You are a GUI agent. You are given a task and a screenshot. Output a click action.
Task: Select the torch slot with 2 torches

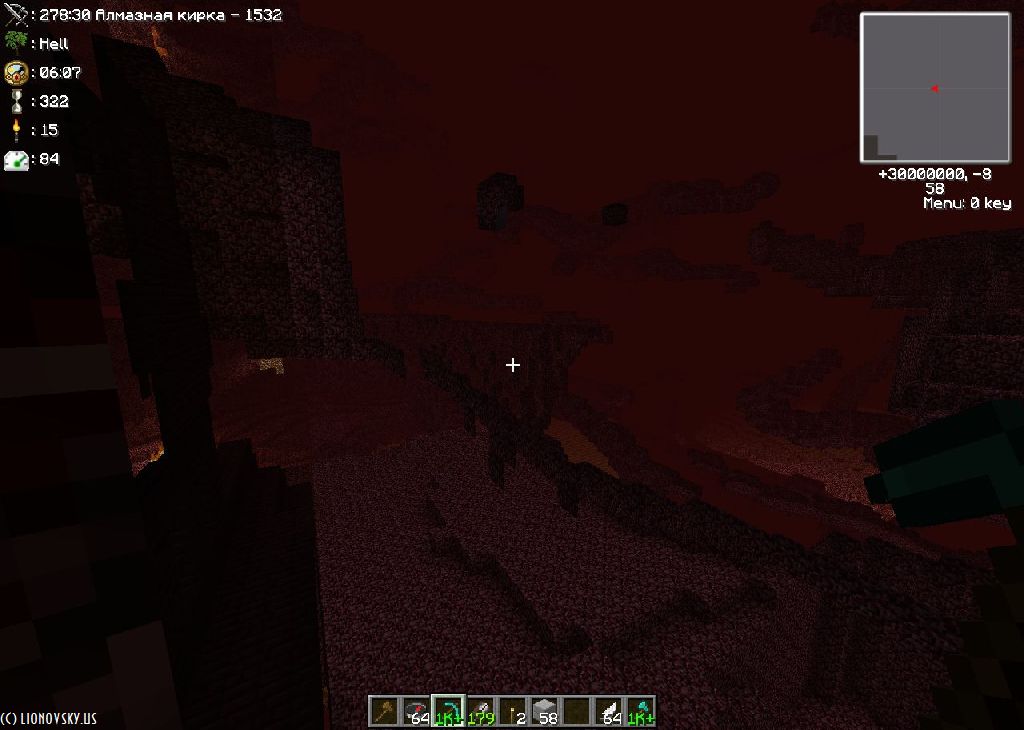tap(512, 711)
